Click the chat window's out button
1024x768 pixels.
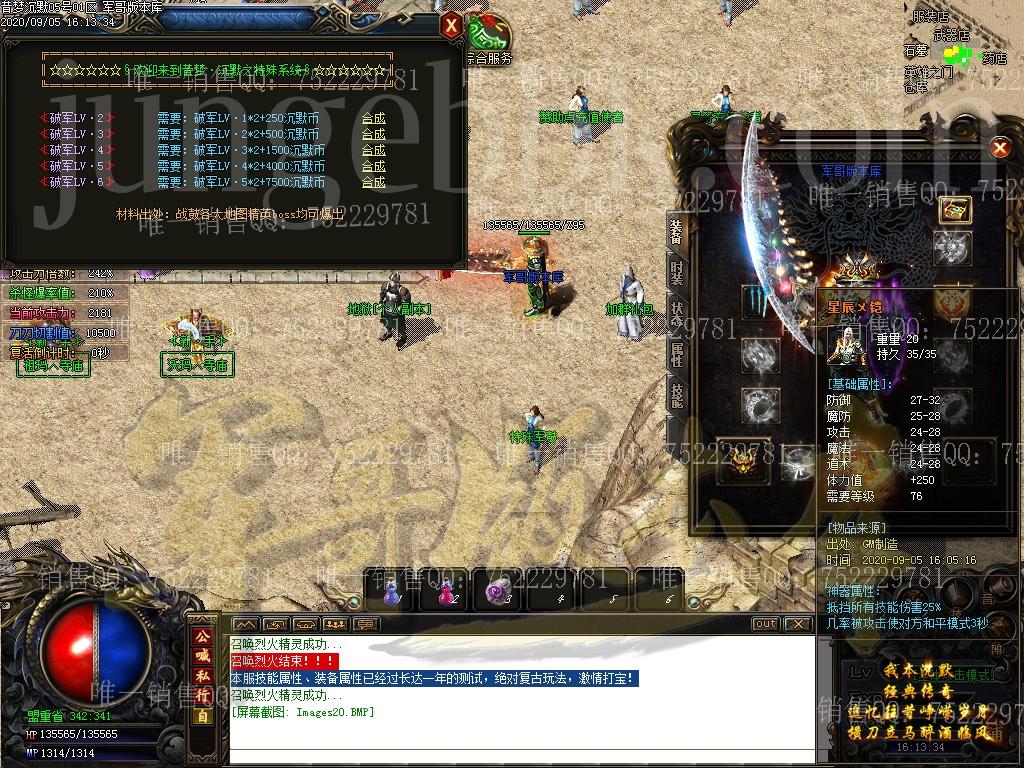765,624
